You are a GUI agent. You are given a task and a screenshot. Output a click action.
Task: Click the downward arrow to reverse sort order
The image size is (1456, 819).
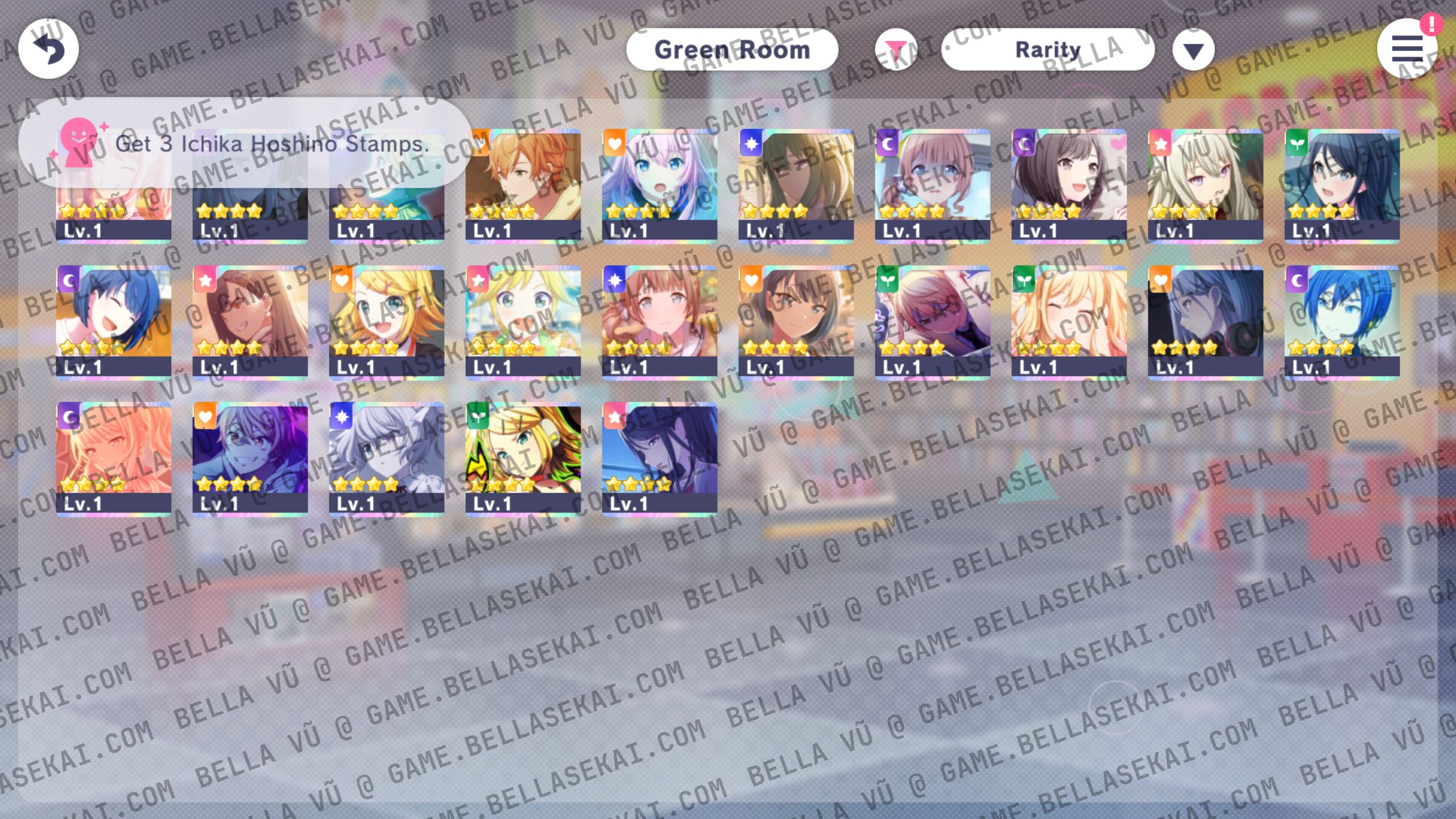1193,49
